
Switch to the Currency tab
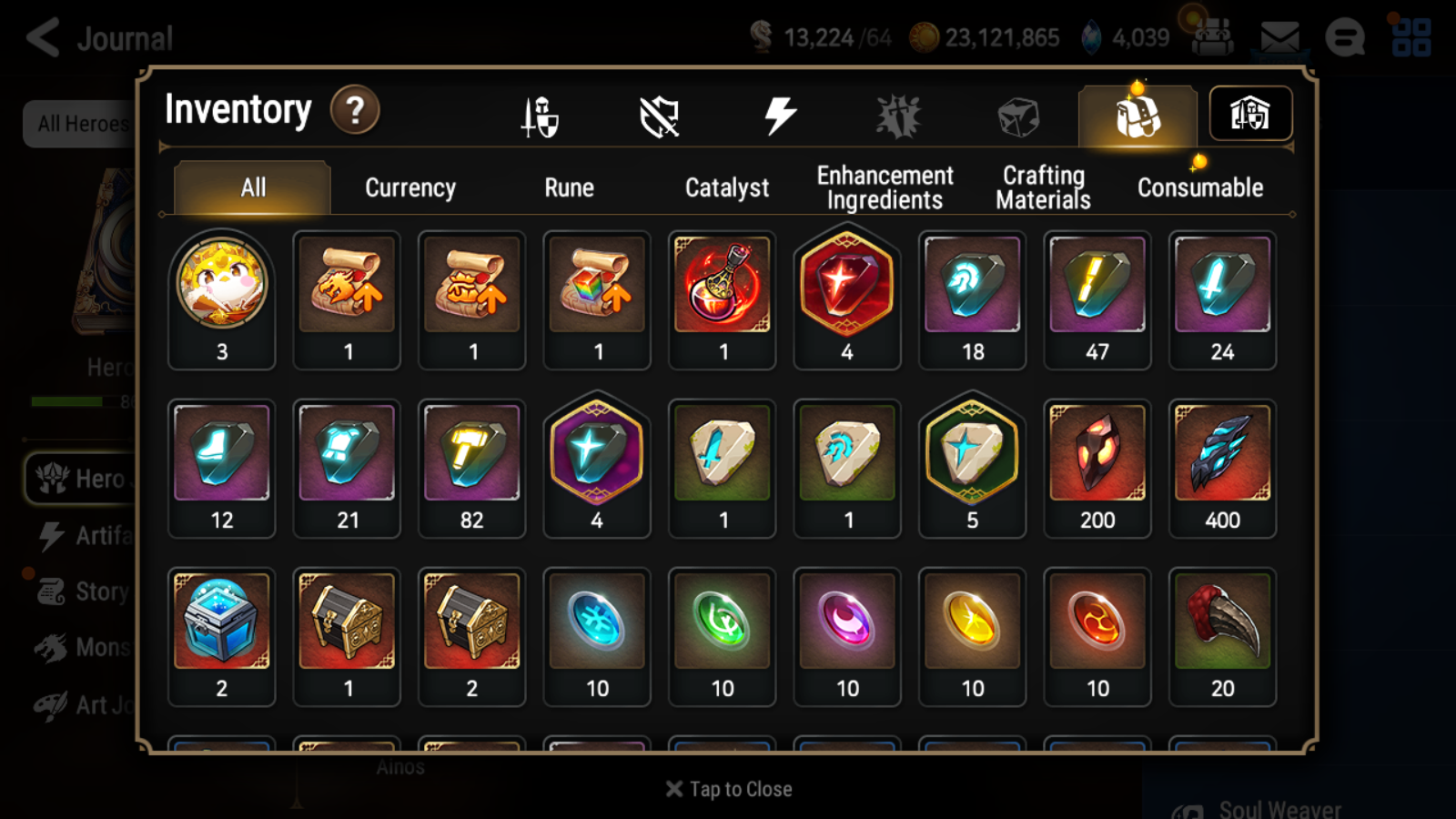coord(410,187)
